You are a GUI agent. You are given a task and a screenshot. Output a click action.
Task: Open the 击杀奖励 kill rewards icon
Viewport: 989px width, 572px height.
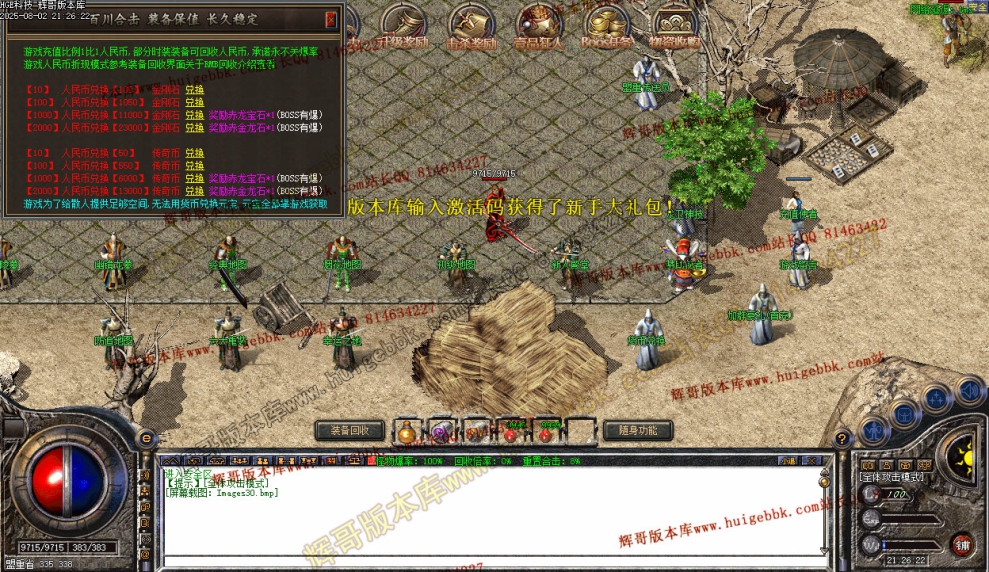click(x=471, y=26)
